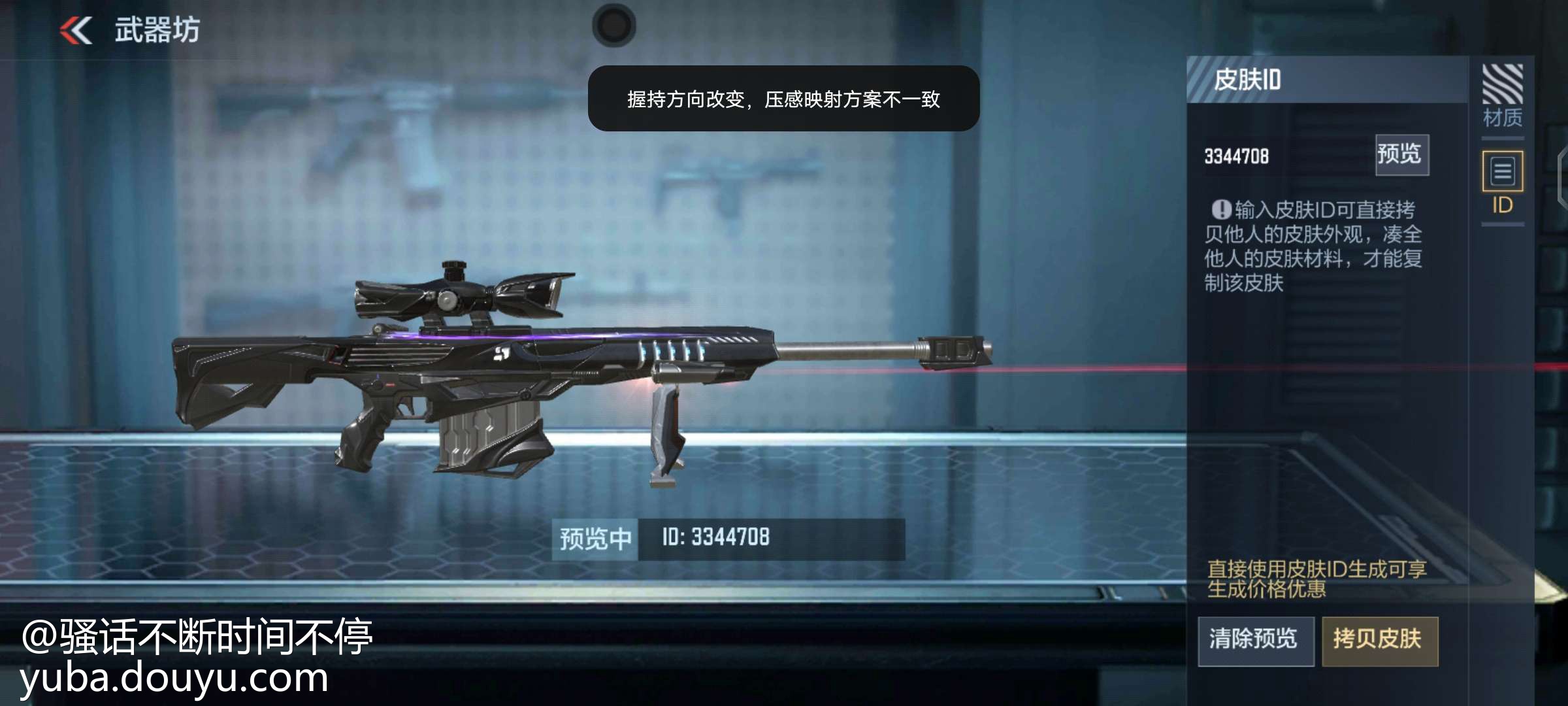Screen dimensions: 1568x706
Task: Go back using the double-arrow button
Action: (76, 31)
